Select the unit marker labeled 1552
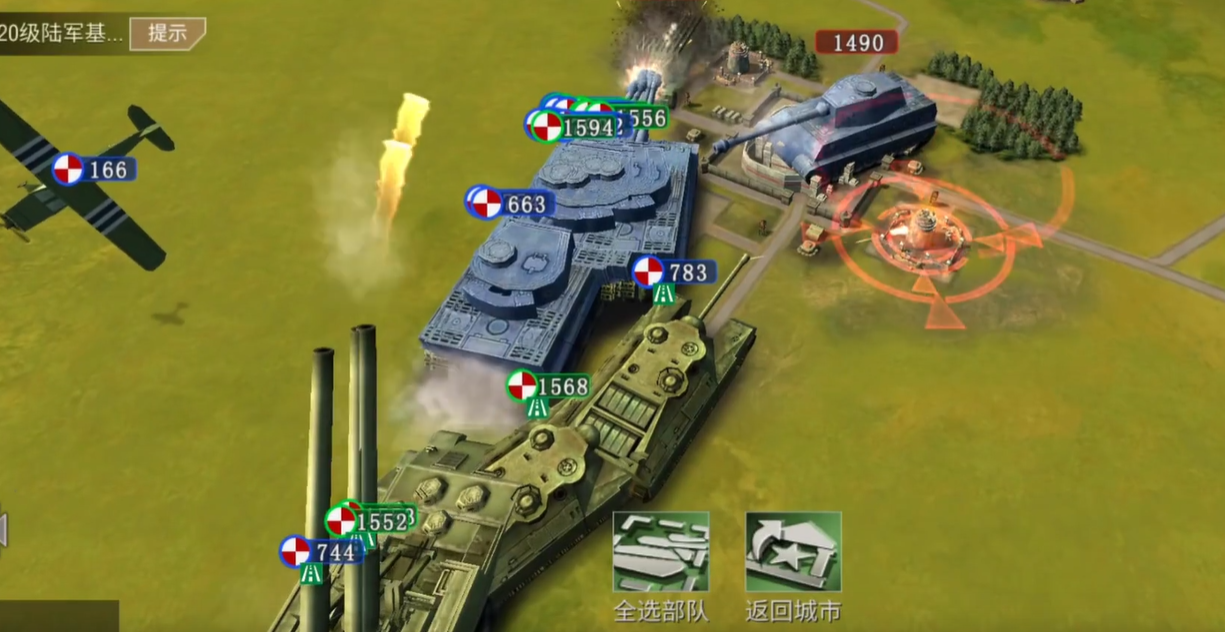 (x=367, y=521)
